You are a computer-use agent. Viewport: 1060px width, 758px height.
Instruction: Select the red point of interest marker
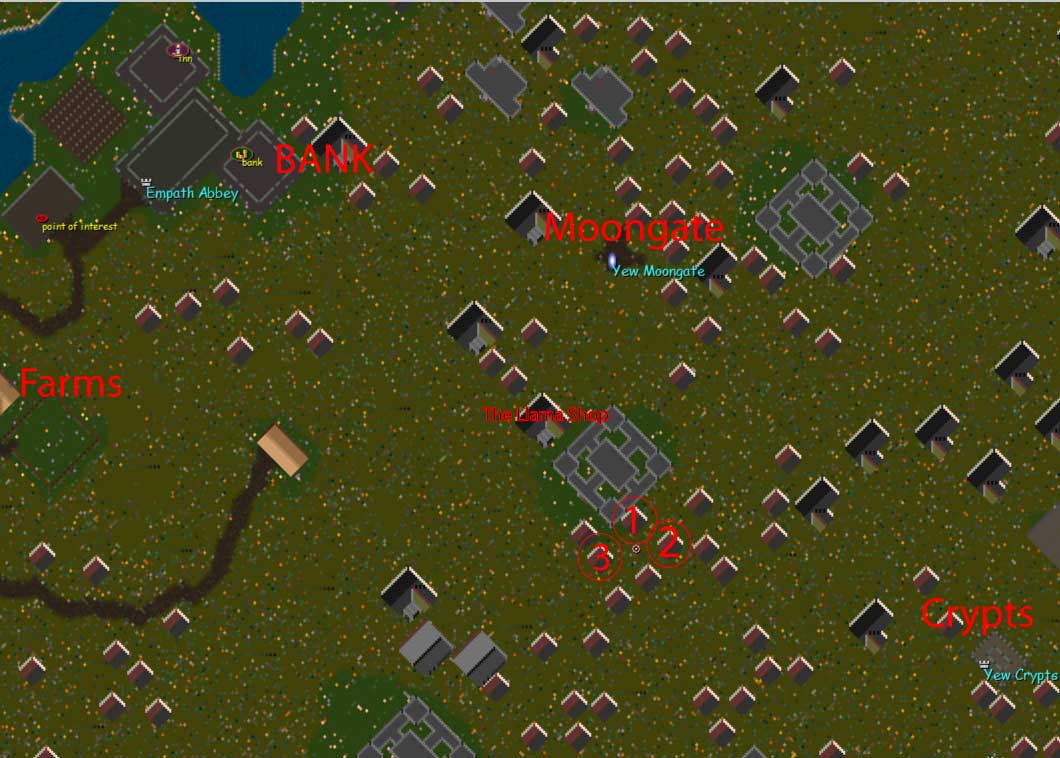(x=41, y=217)
